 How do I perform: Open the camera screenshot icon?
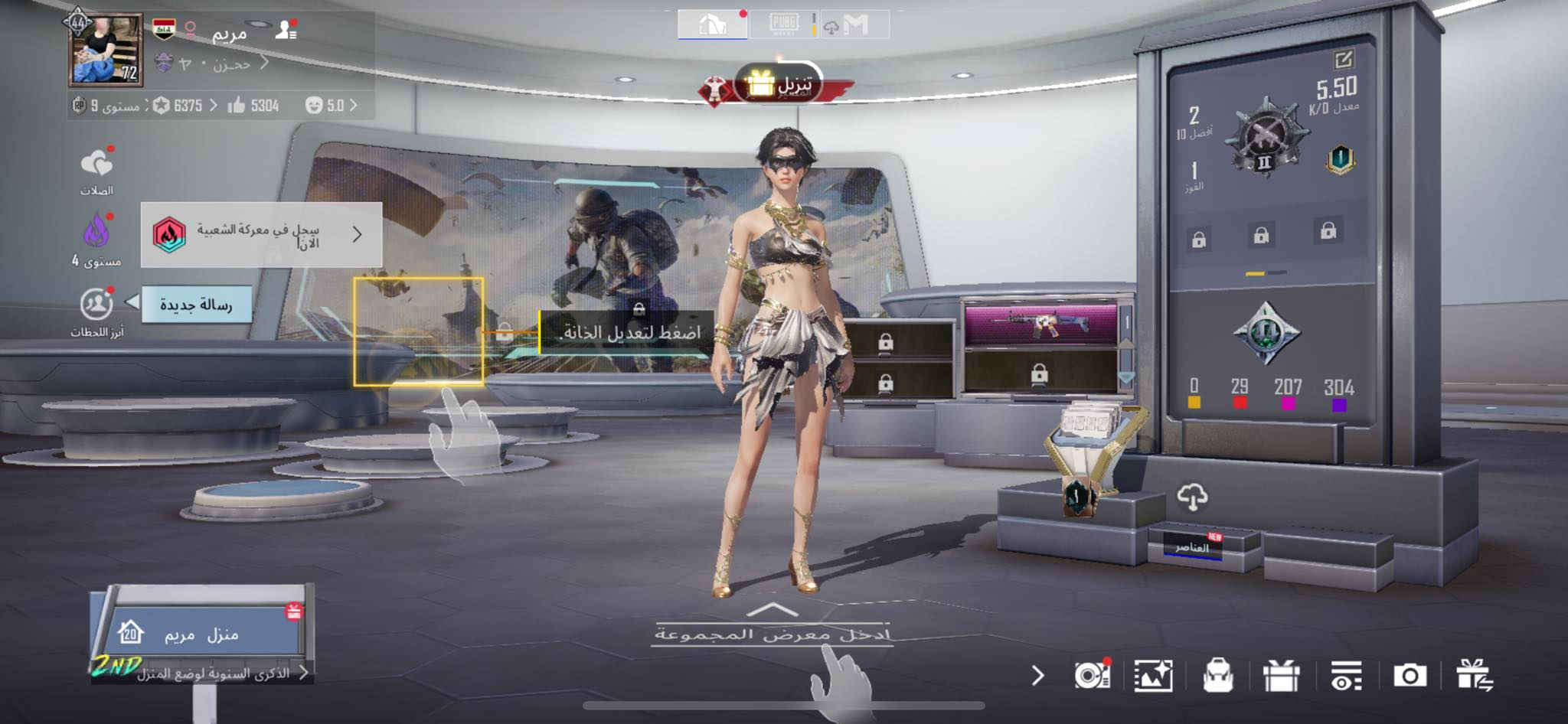click(x=1410, y=676)
